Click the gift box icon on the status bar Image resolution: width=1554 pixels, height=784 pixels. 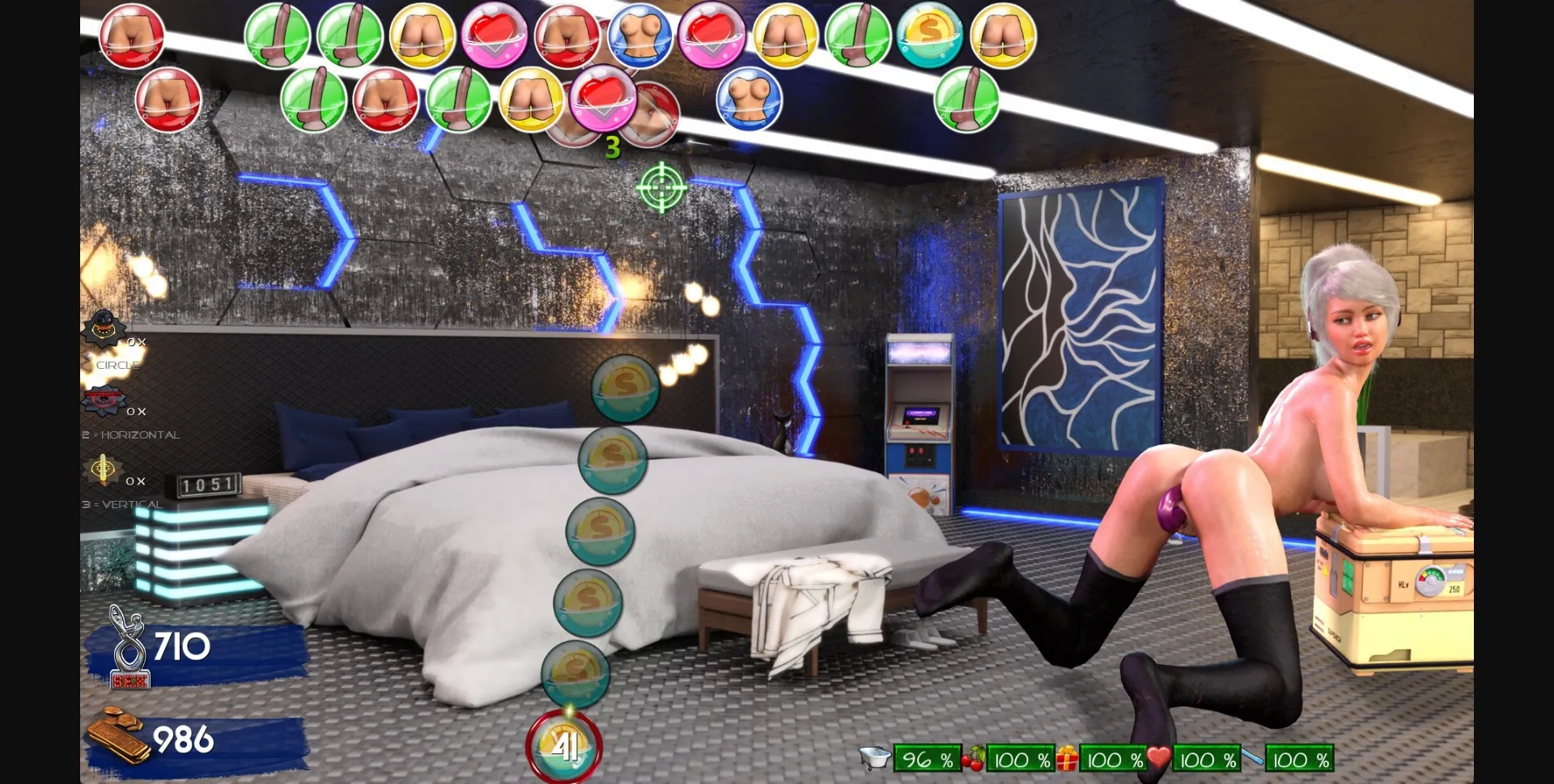pyautogui.click(x=1068, y=759)
